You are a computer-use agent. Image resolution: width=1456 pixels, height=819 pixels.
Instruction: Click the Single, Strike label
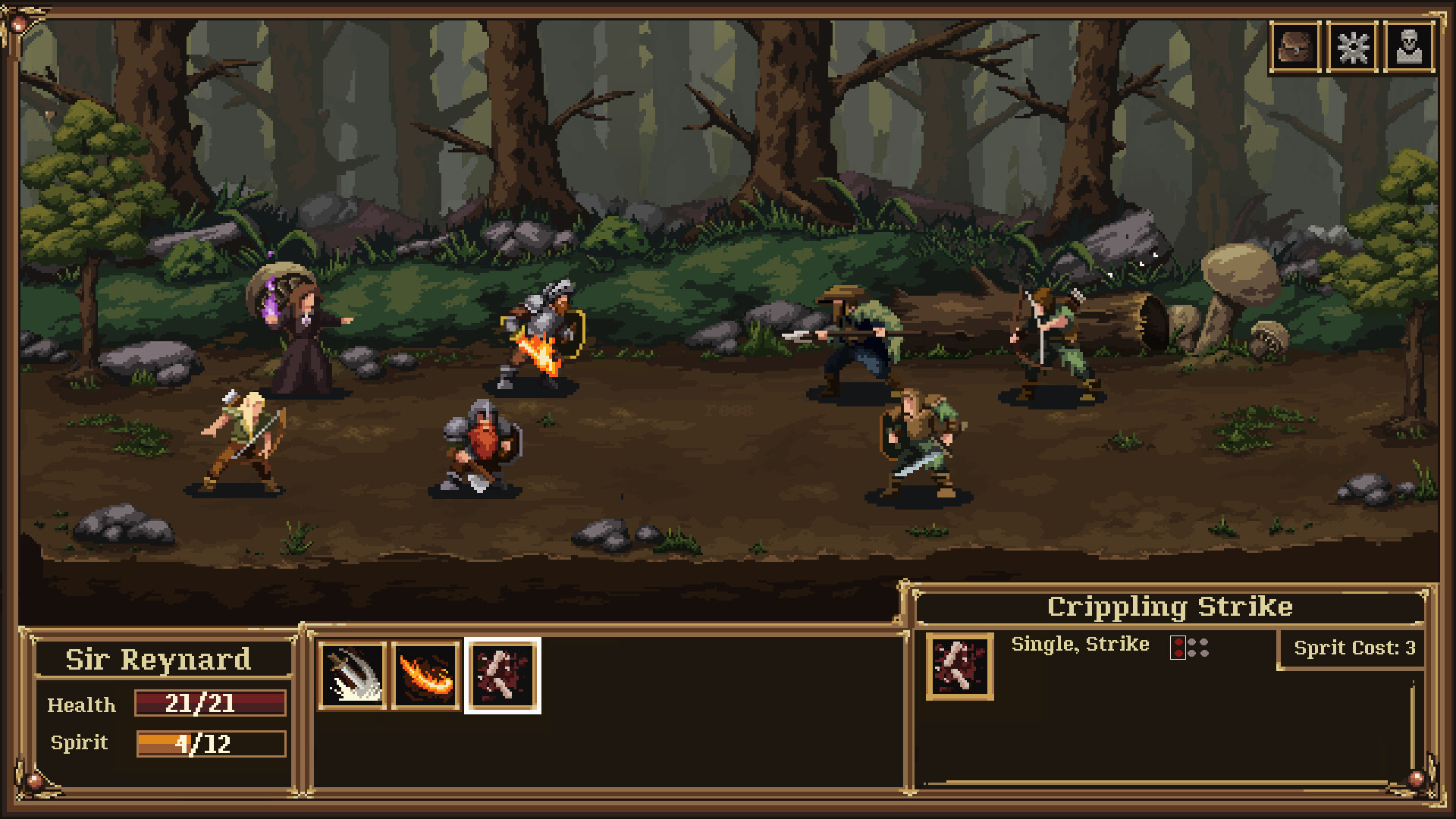pos(1080,644)
